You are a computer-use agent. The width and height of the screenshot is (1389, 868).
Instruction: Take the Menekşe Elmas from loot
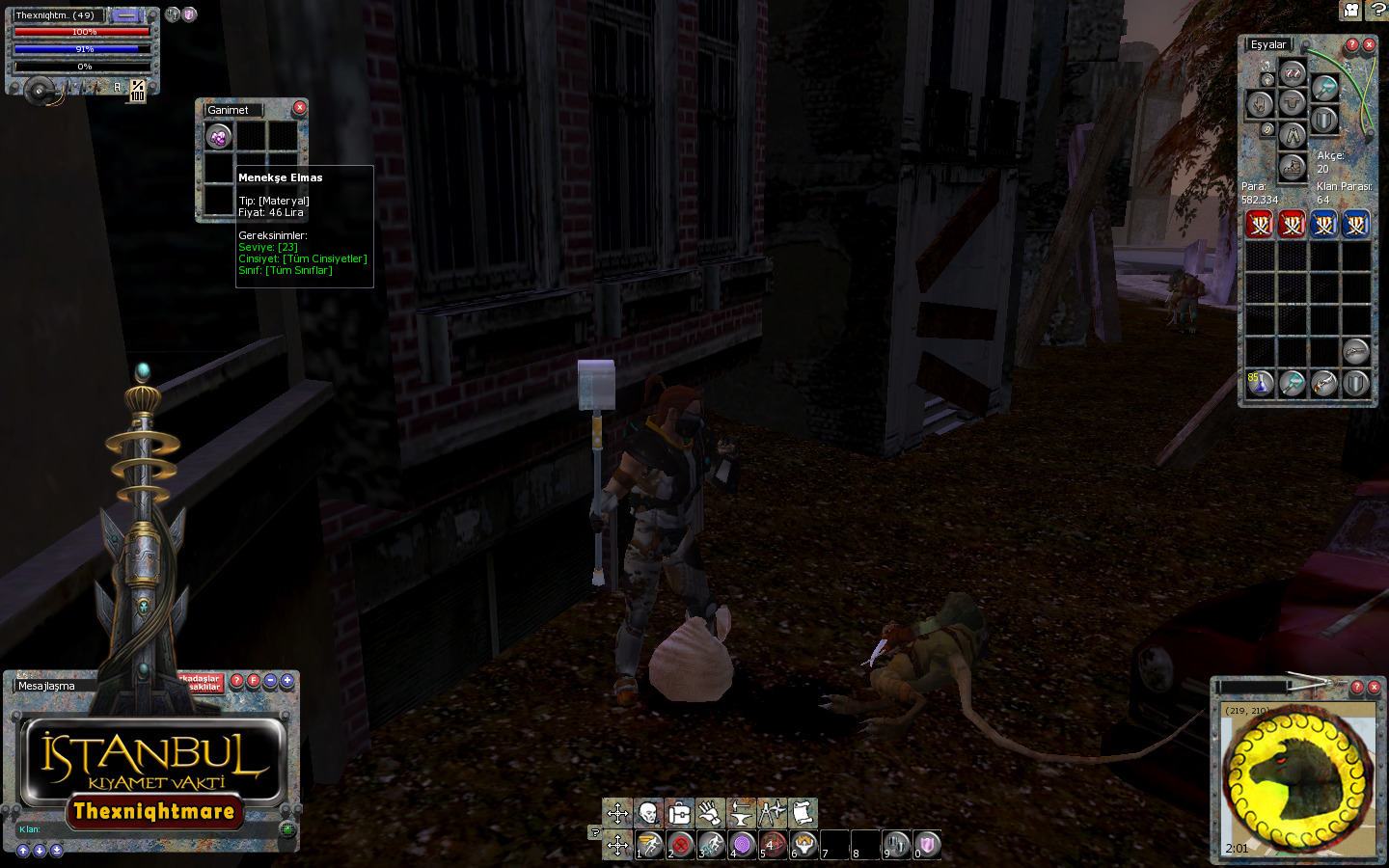219,137
